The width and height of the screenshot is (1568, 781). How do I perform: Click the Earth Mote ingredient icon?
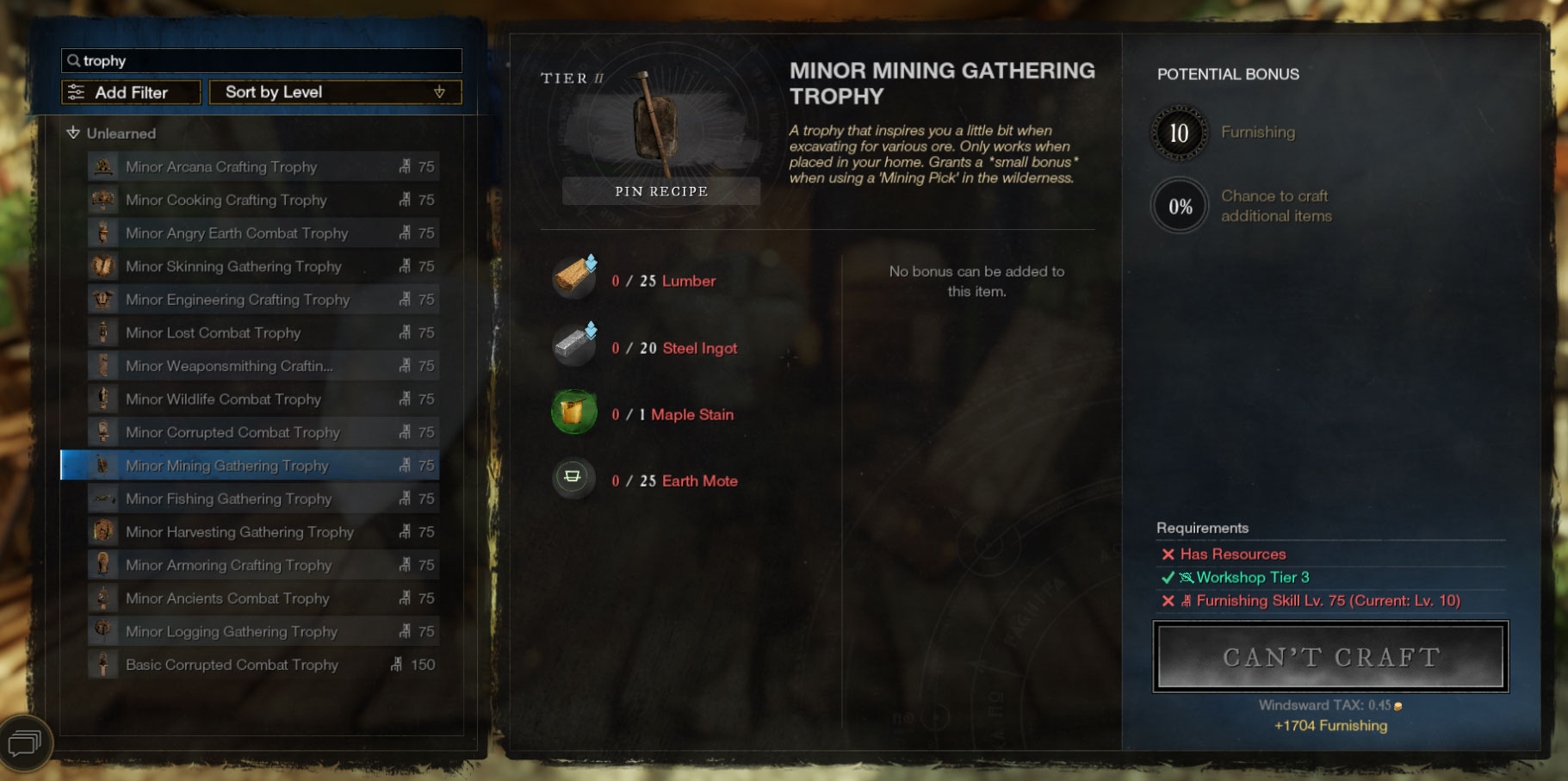tap(573, 479)
